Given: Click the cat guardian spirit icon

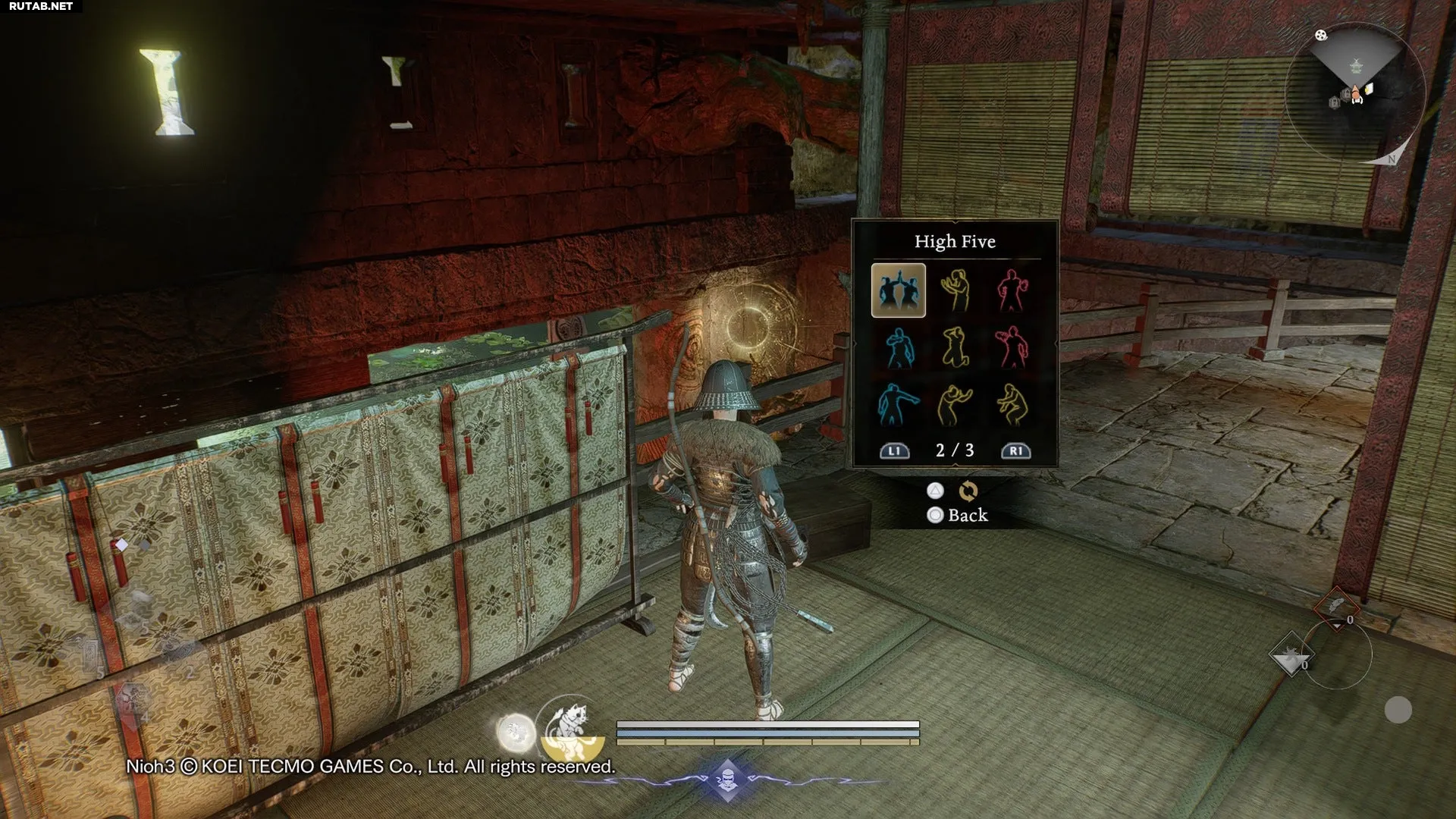Looking at the screenshot, I should (x=570, y=728).
